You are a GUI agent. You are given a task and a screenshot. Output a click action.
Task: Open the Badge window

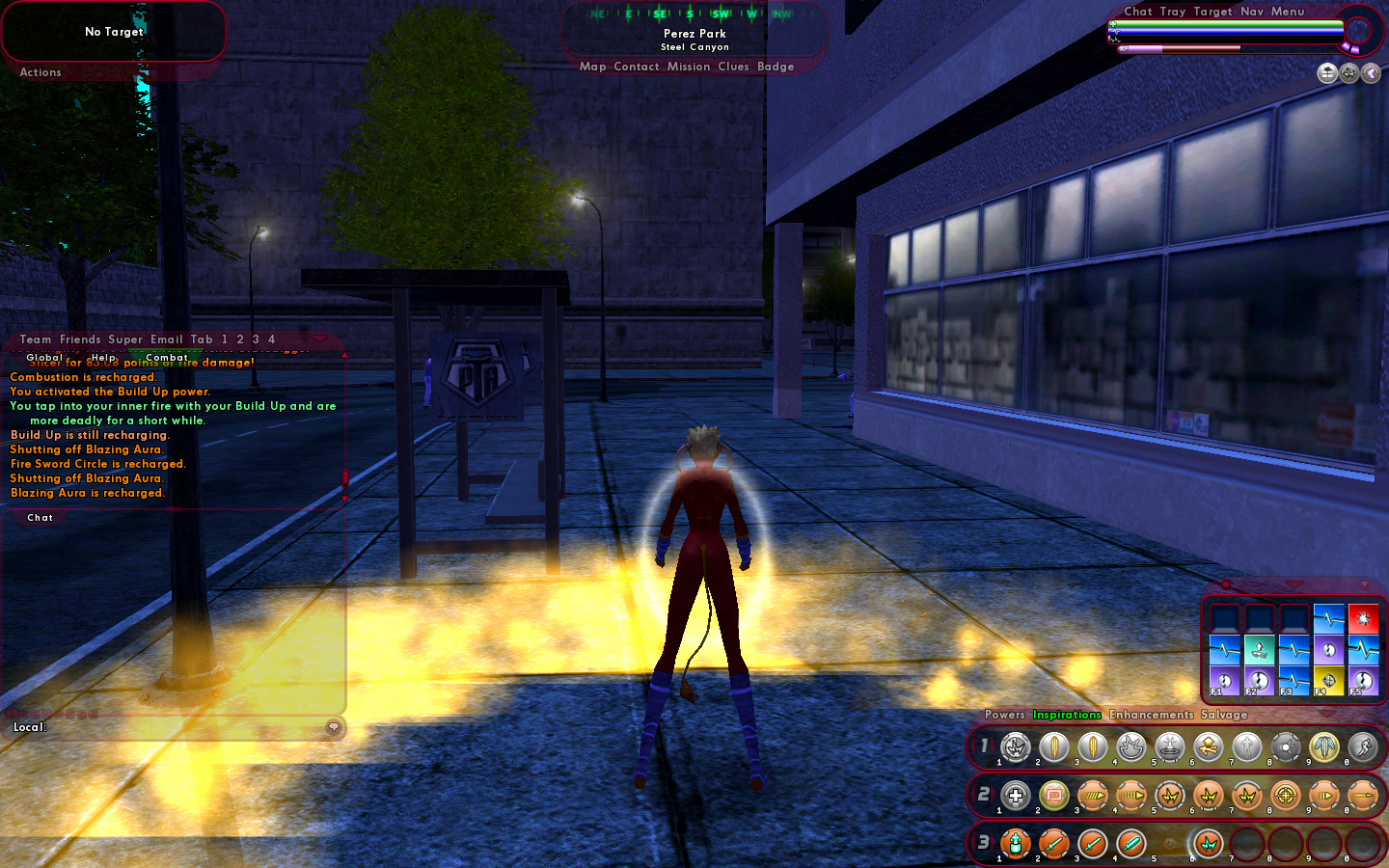776,67
